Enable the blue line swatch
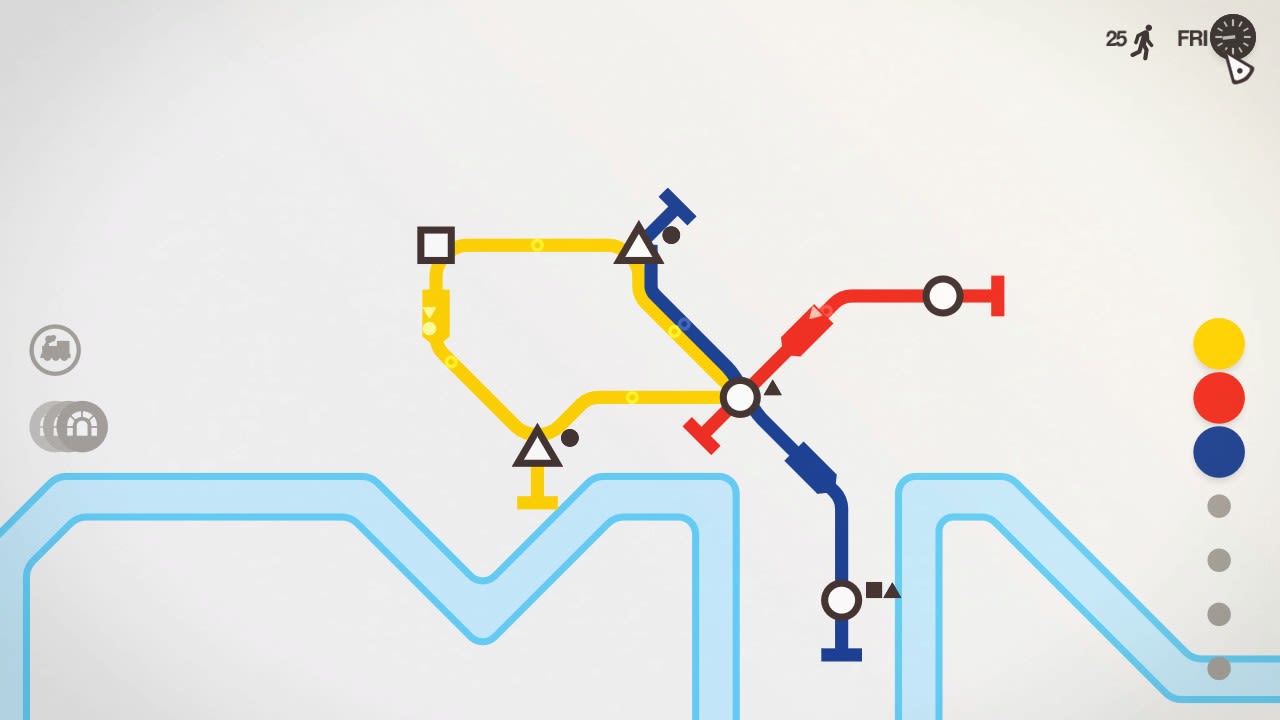Screen dimensions: 1280x720 click(1218, 452)
